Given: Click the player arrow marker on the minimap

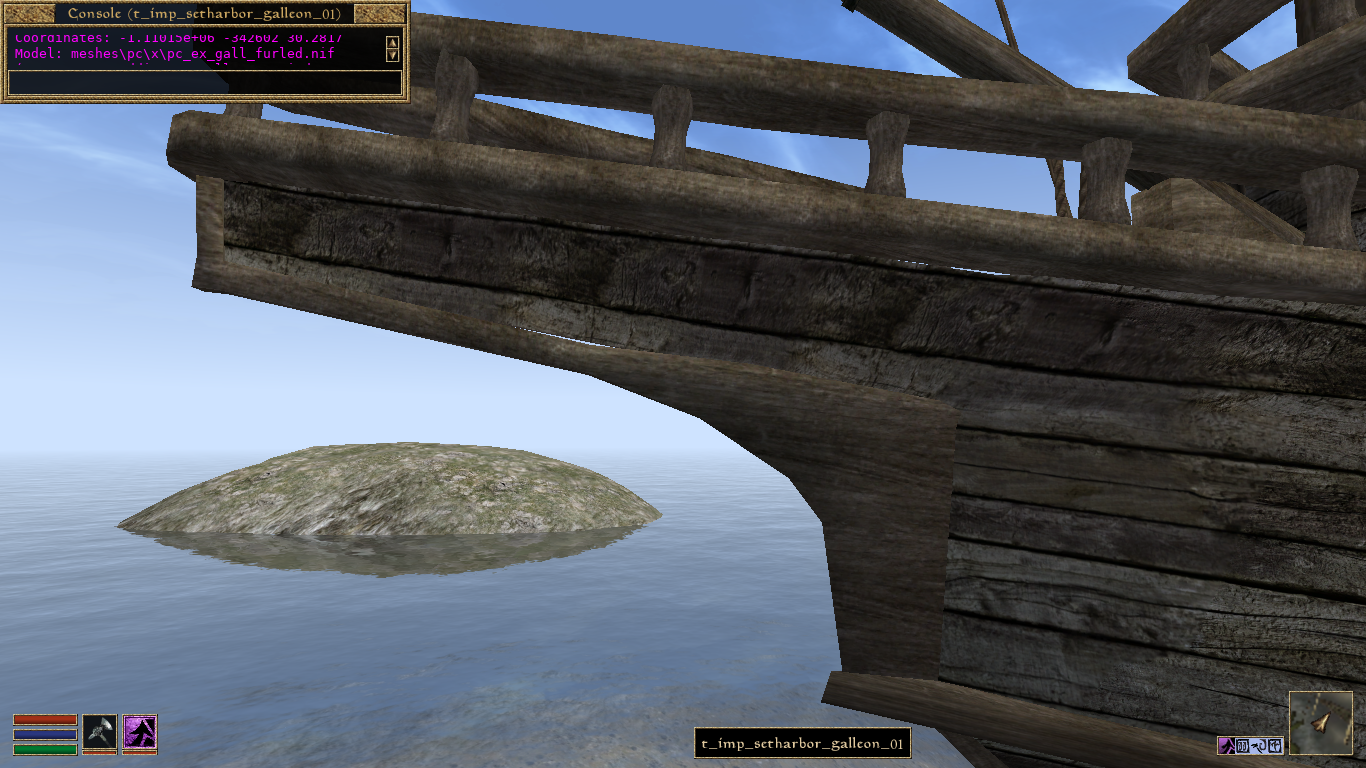Looking at the screenshot, I should (x=1320, y=722).
